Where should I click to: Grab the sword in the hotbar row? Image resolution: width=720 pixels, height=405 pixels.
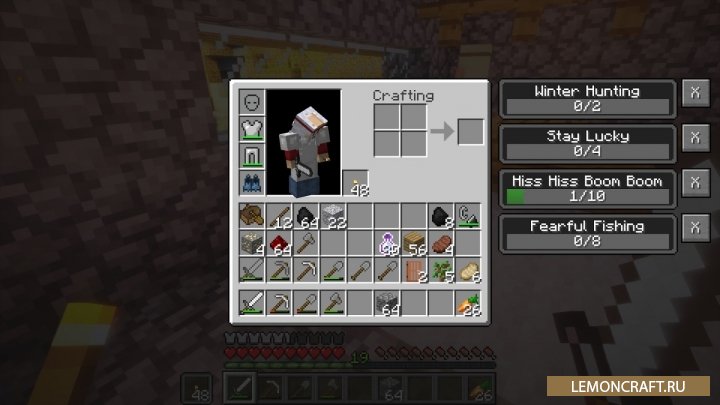tap(251, 303)
